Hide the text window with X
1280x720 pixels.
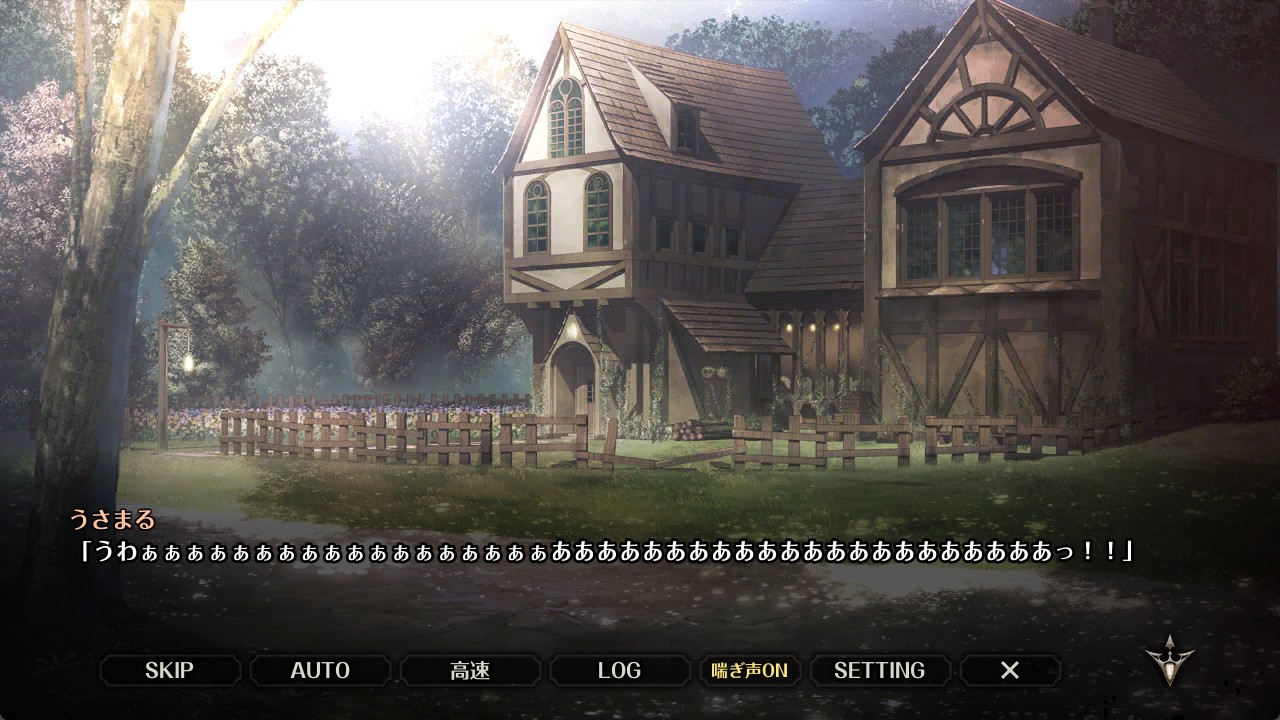coord(1010,670)
